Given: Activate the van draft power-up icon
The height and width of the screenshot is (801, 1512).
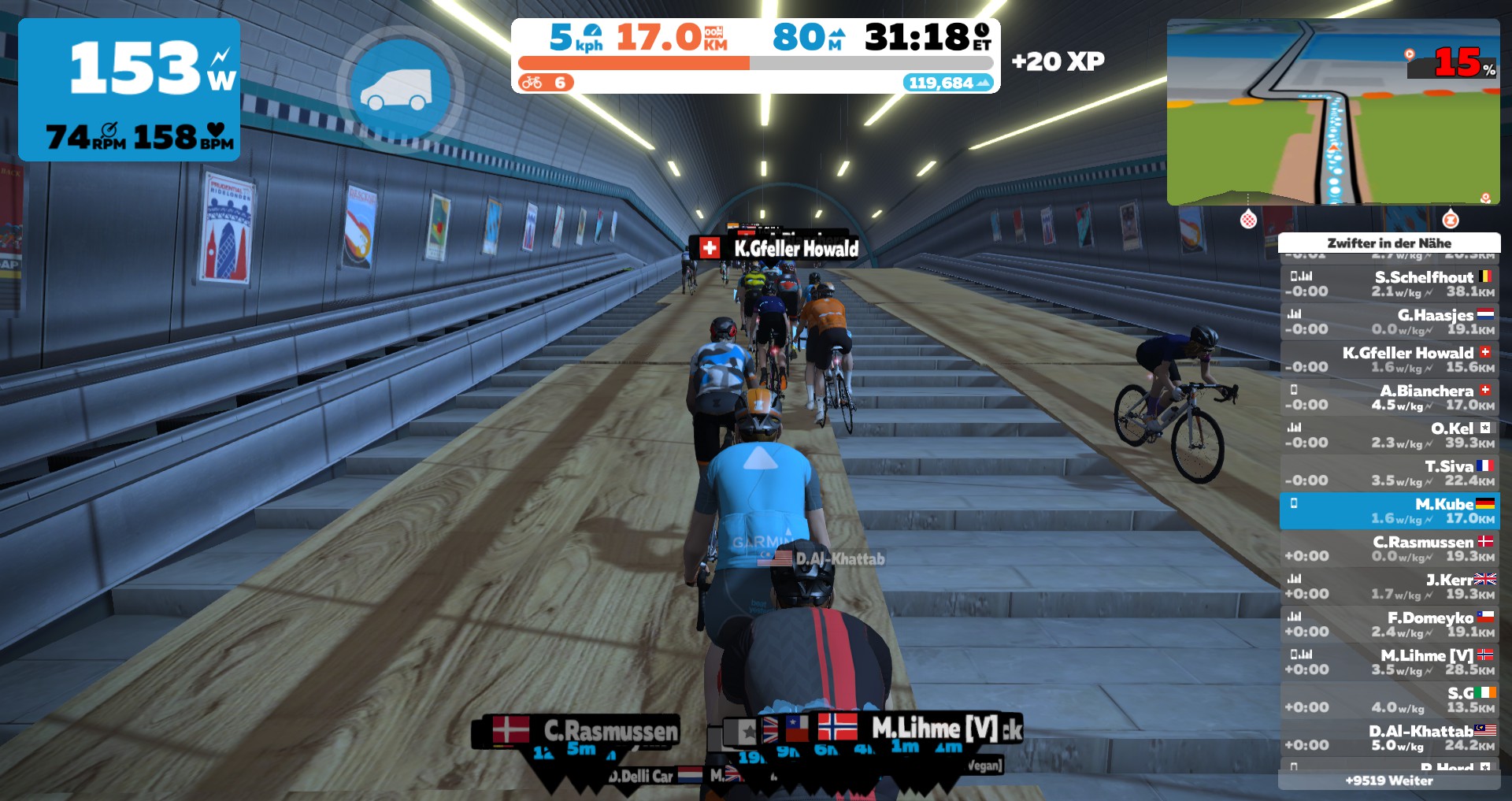Looking at the screenshot, I should (399, 89).
